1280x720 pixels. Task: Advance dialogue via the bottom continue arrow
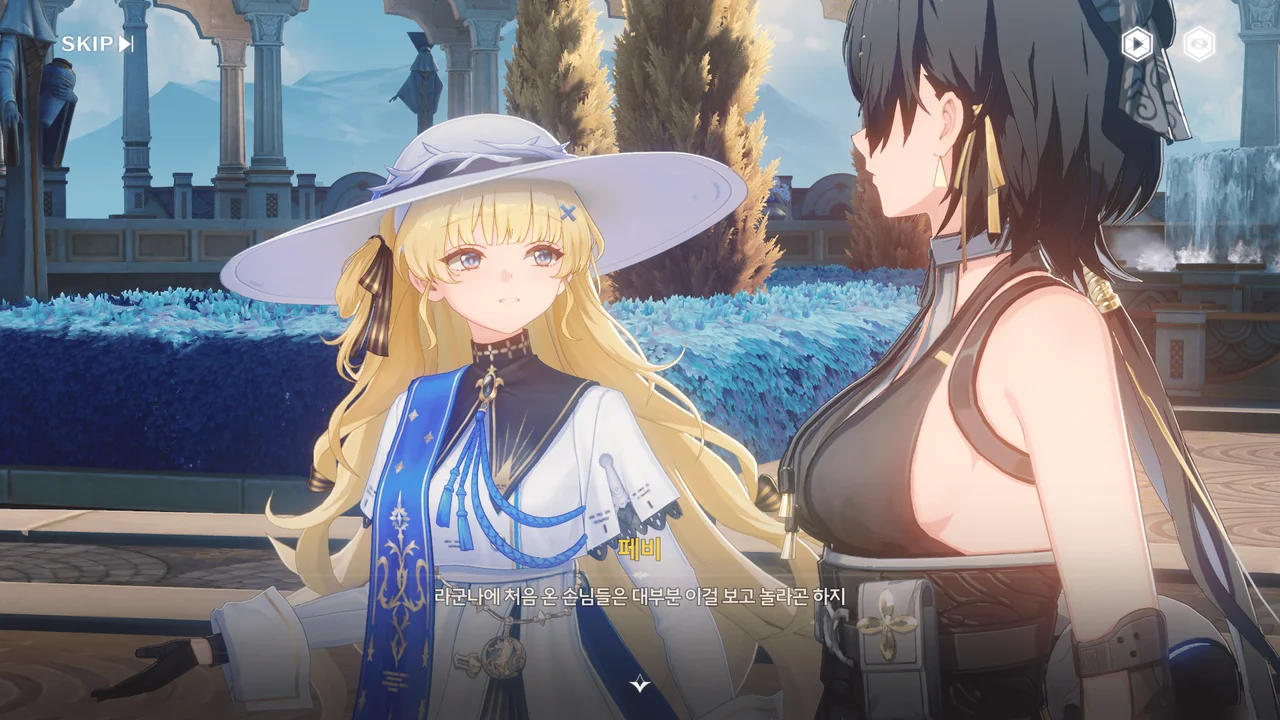pyautogui.click(x=640, y=684)
